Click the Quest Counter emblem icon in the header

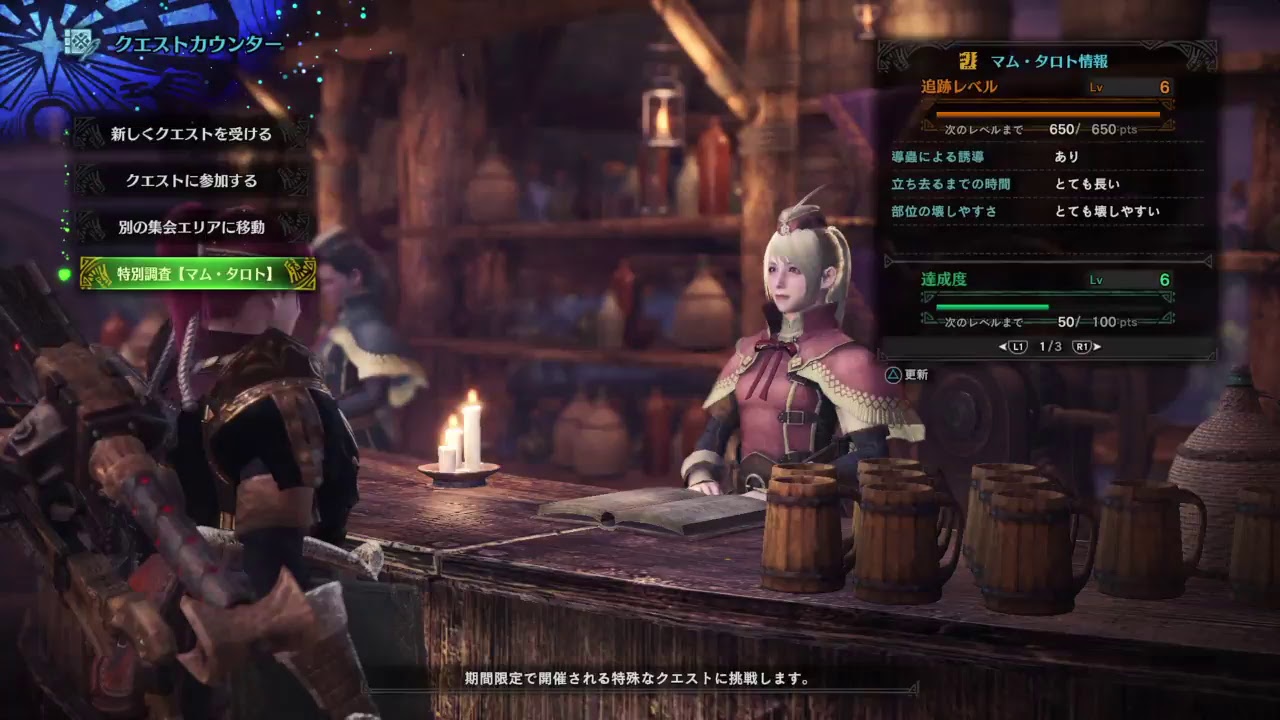tap(77, 41)
